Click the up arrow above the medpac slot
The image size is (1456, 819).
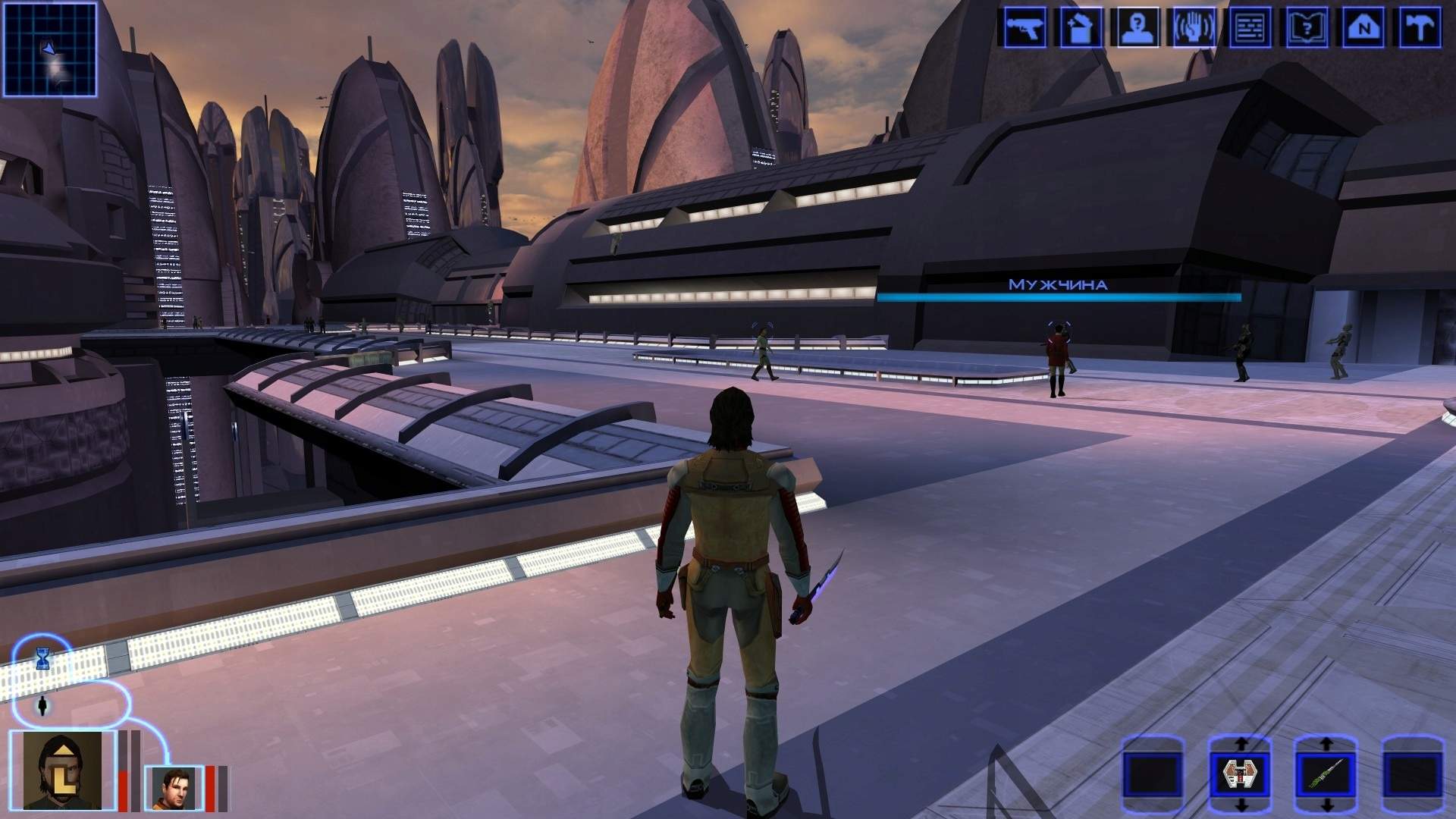point(1241,744)
